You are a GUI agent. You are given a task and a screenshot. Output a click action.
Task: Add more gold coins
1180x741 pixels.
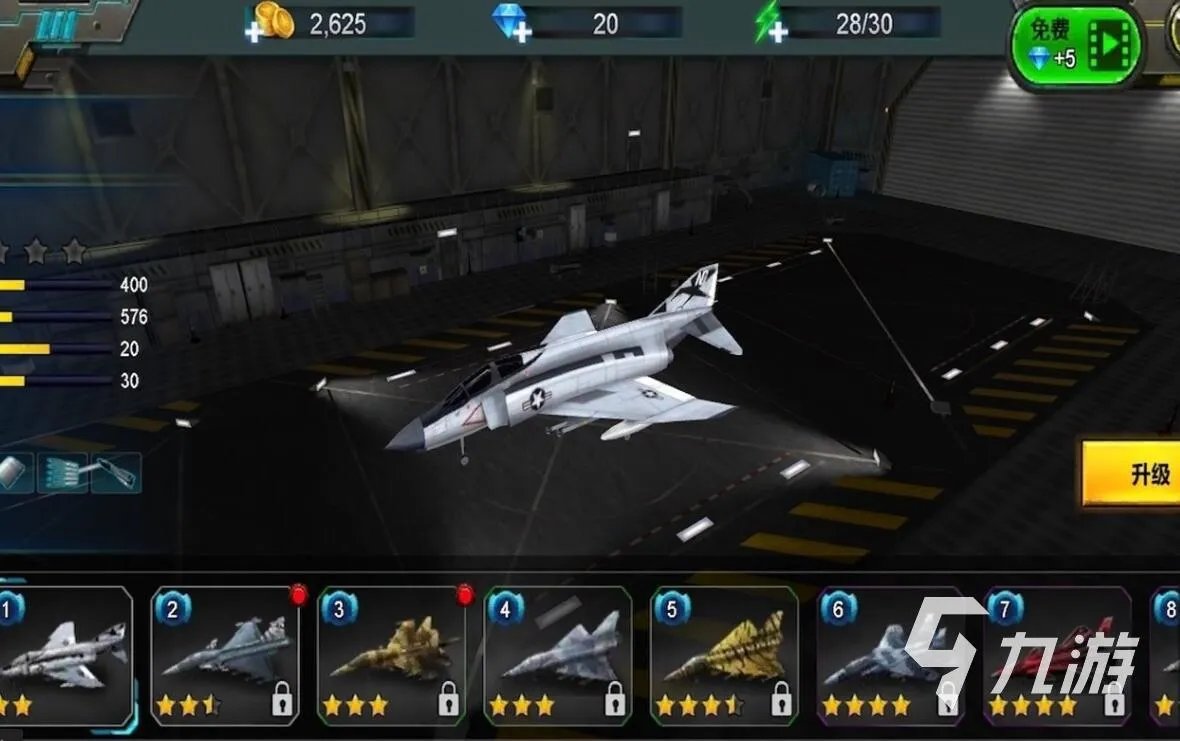point(256,32)
